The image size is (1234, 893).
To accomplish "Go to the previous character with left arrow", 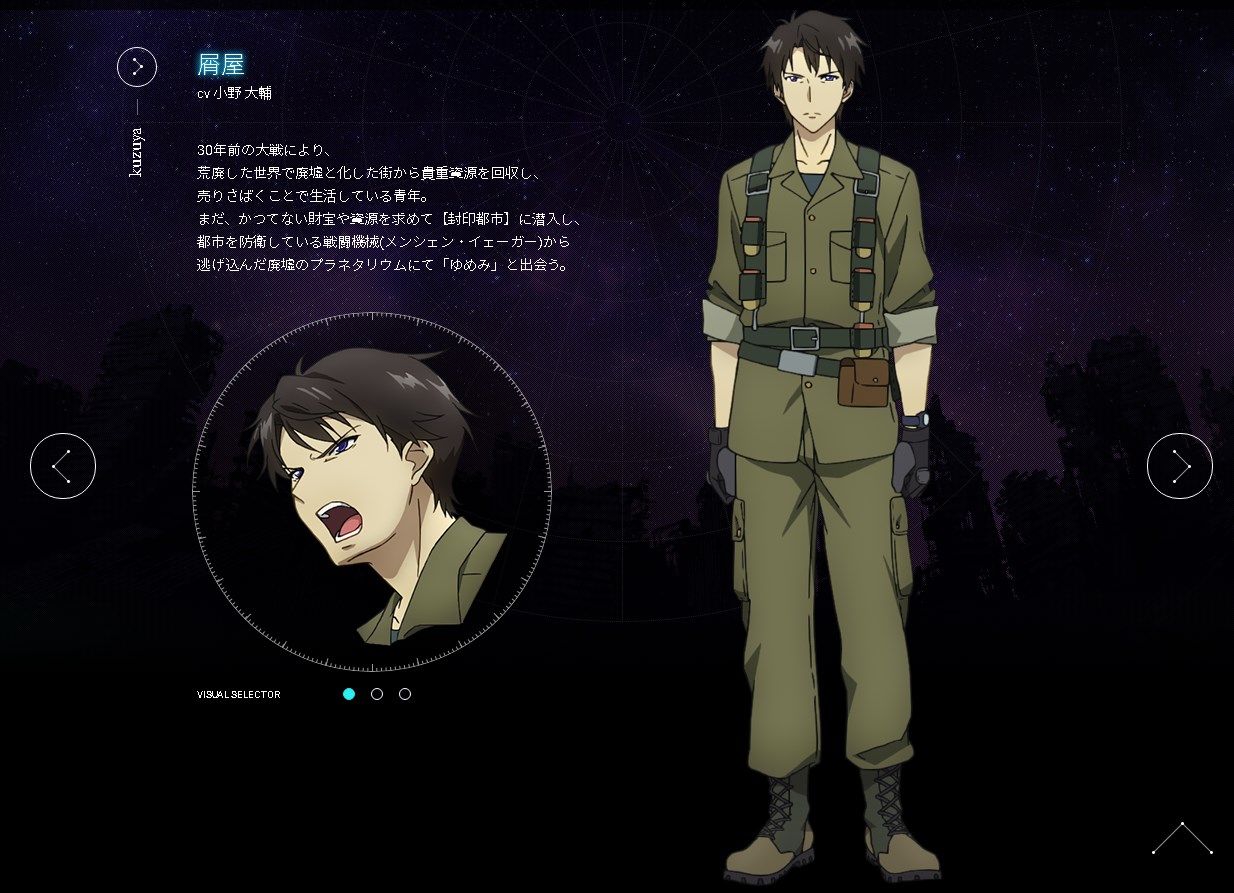I will (x=63, y=466).
